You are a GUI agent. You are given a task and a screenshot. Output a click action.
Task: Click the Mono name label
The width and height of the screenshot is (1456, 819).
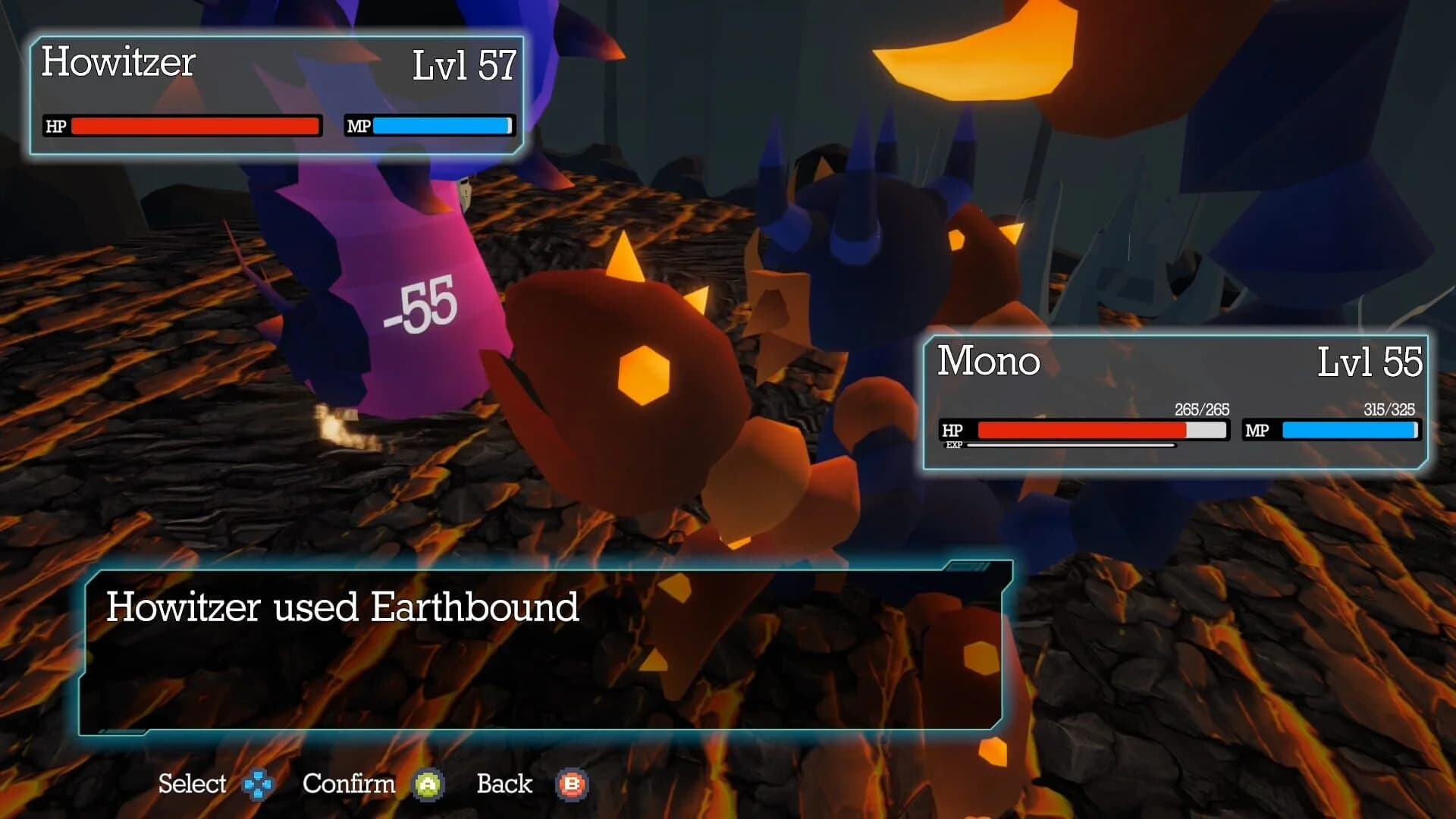(x=987, y=362)
